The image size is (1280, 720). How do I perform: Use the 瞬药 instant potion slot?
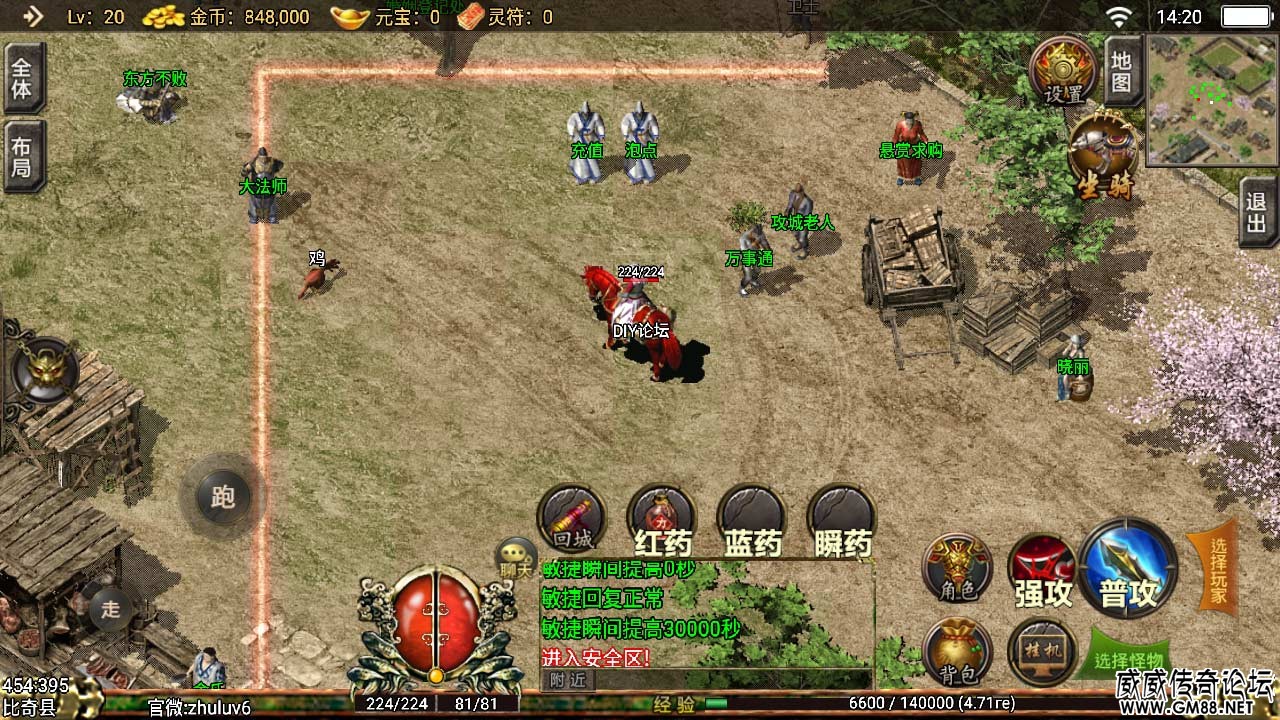[x=842, y=522]
